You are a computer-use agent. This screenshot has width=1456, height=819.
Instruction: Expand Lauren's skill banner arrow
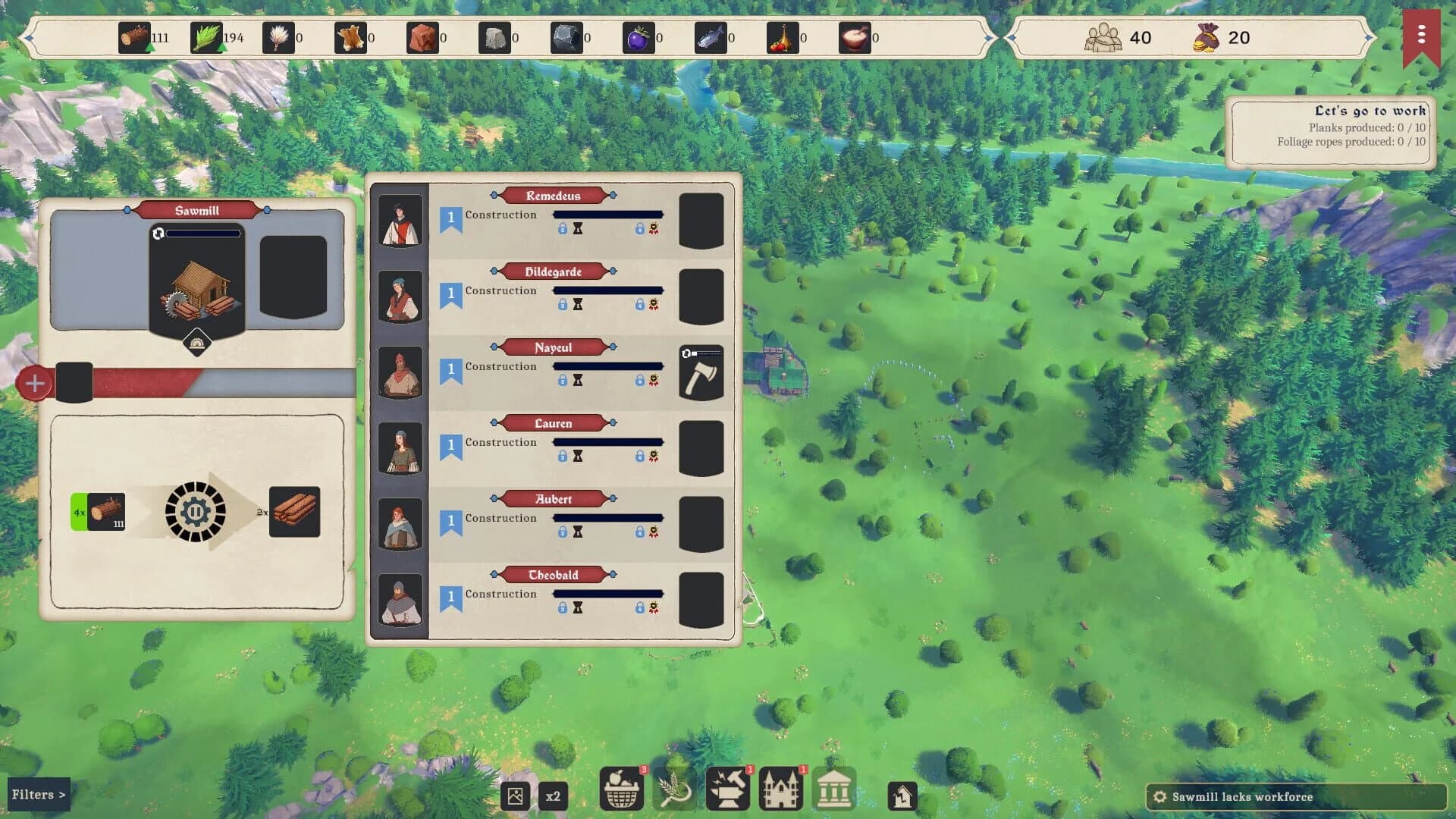pyautogui.click(x=611, y=423)
